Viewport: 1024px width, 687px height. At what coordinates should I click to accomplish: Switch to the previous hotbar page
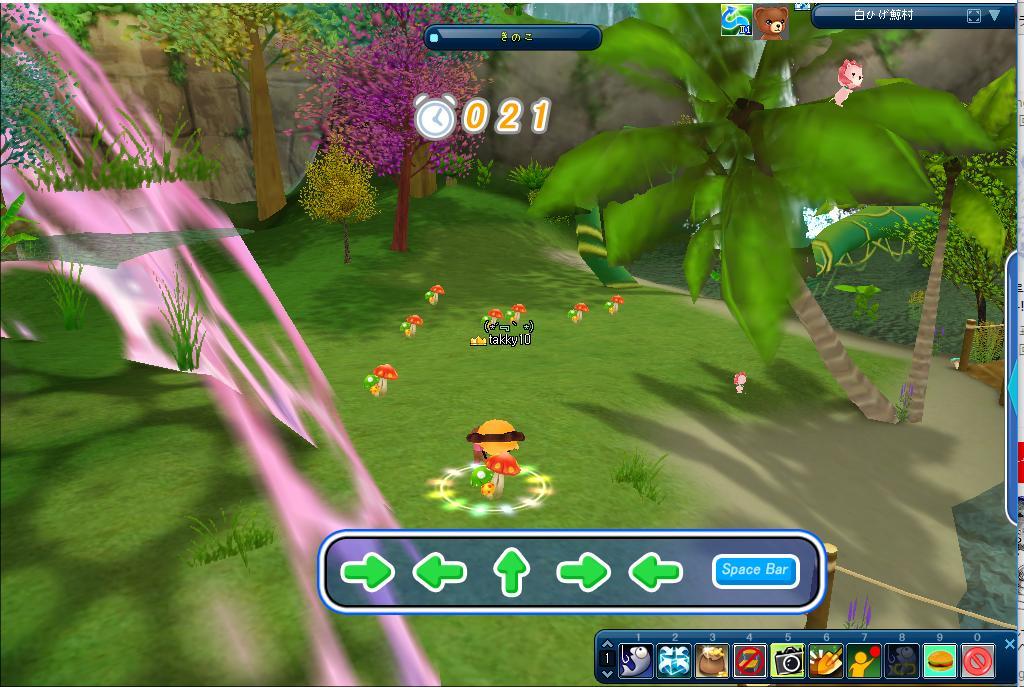(607, 645)
